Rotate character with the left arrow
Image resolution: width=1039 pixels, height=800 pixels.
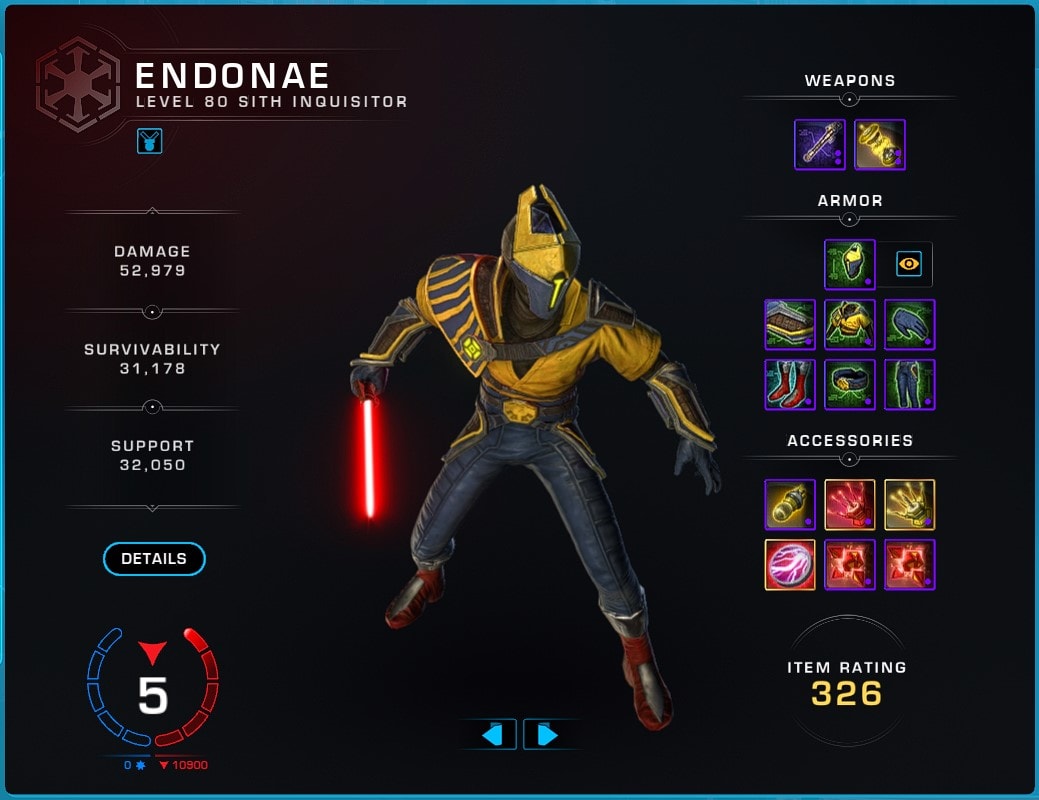(x=491, y=735)
